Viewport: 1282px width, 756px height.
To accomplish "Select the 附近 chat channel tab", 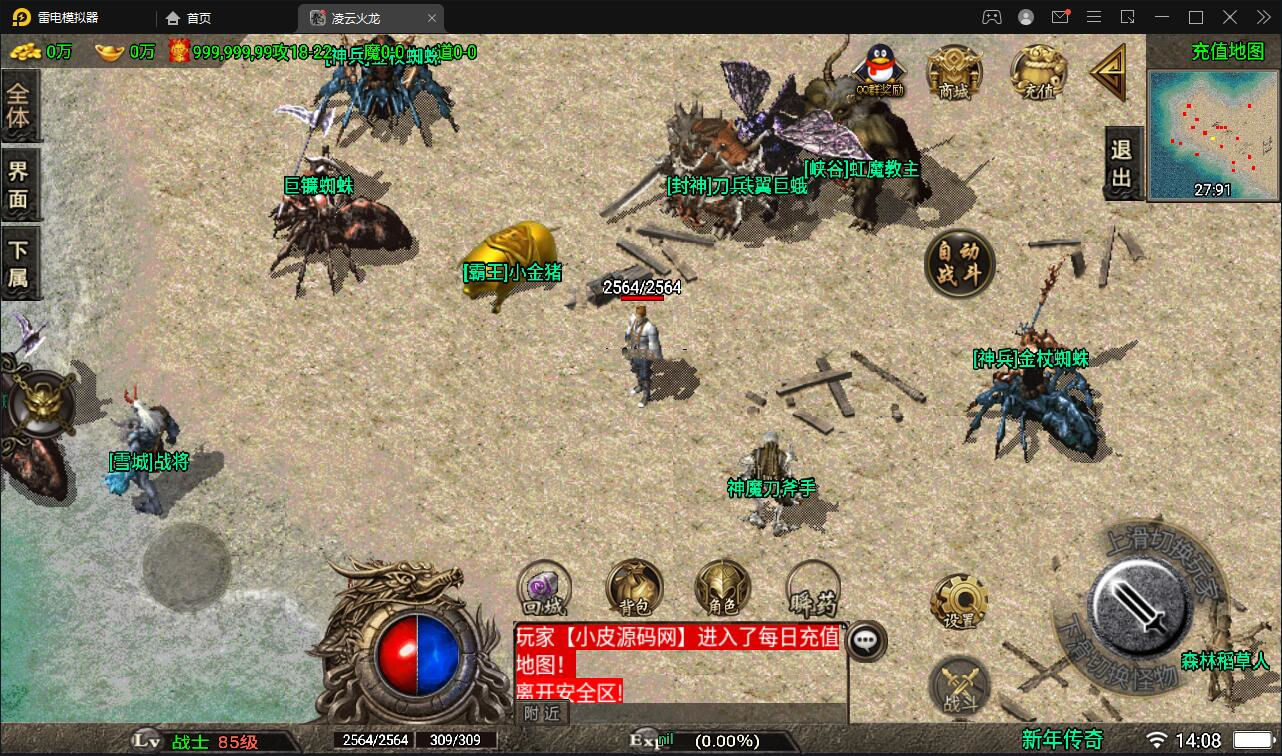I will 543,712.
